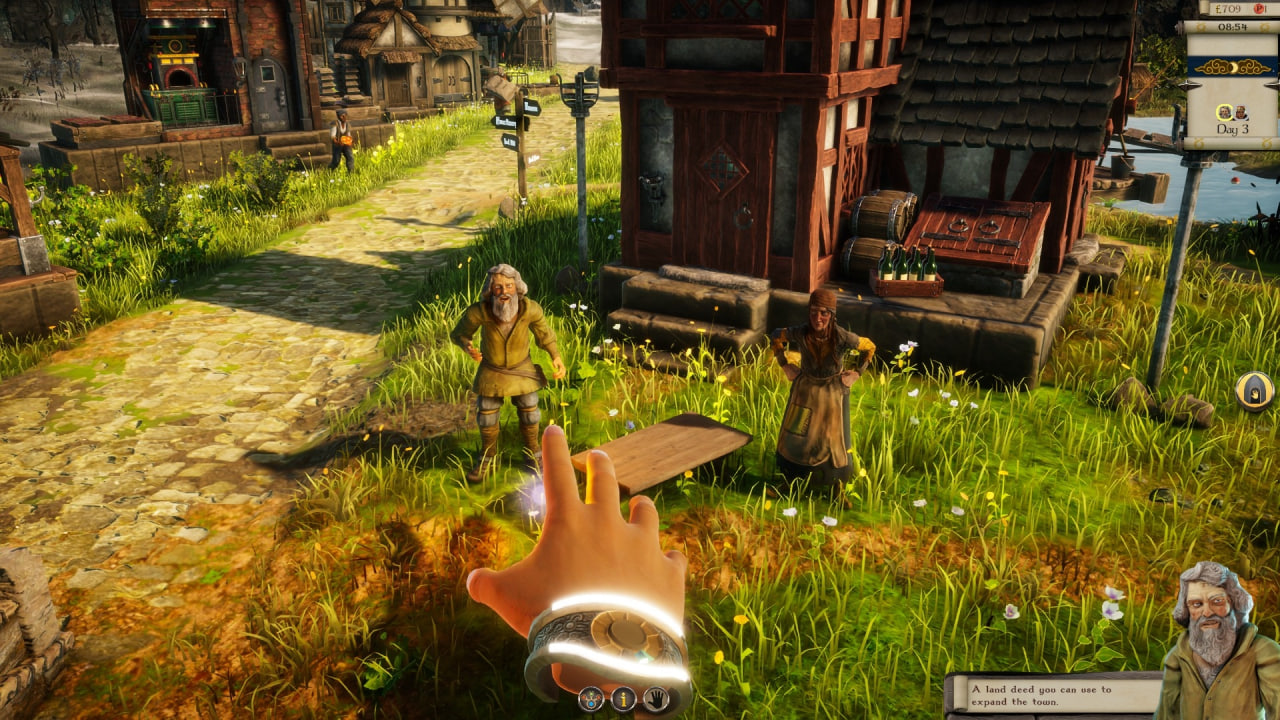Click the gold hand marker icon
1280x720 pixels.
(x=1254, y=390)
